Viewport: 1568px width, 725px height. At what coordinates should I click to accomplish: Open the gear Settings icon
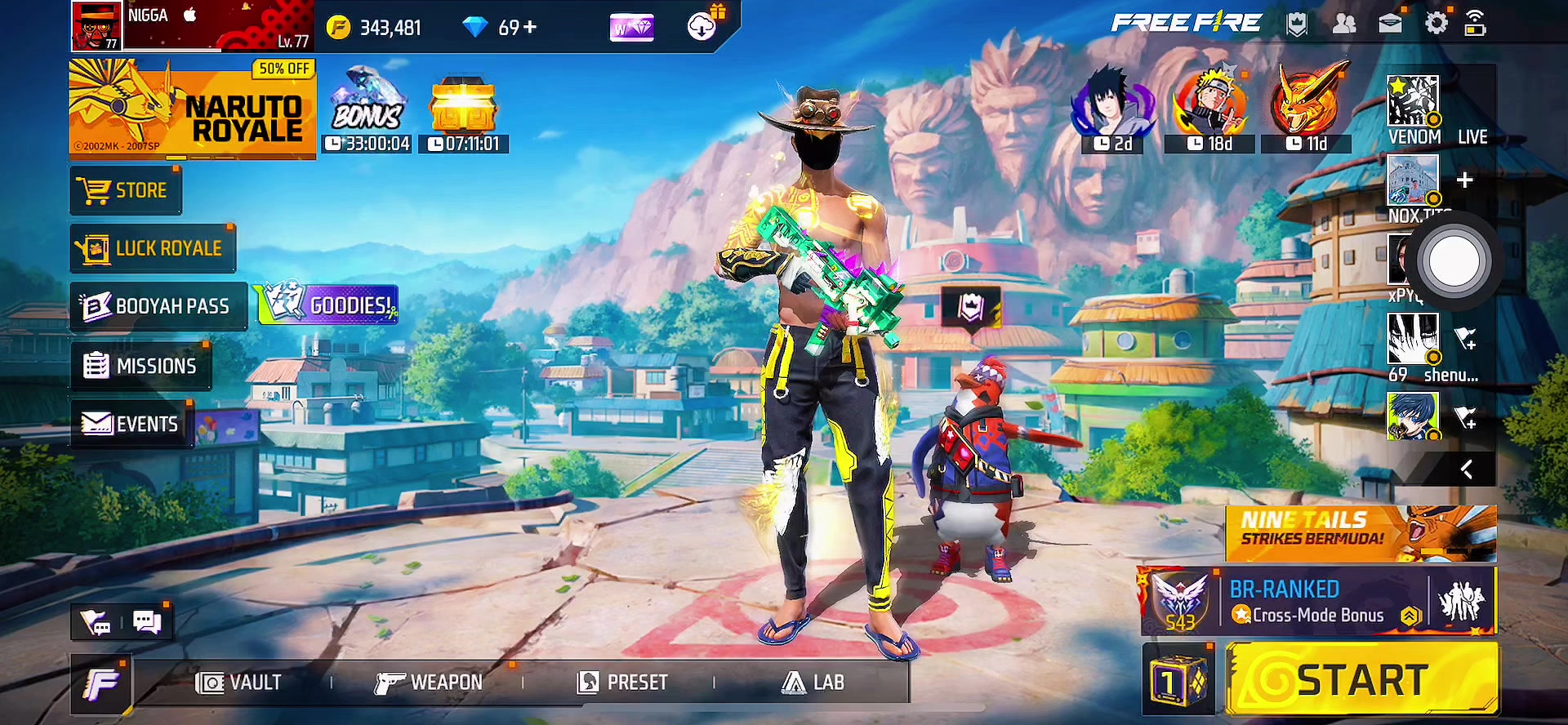[x=1436, y=24]
